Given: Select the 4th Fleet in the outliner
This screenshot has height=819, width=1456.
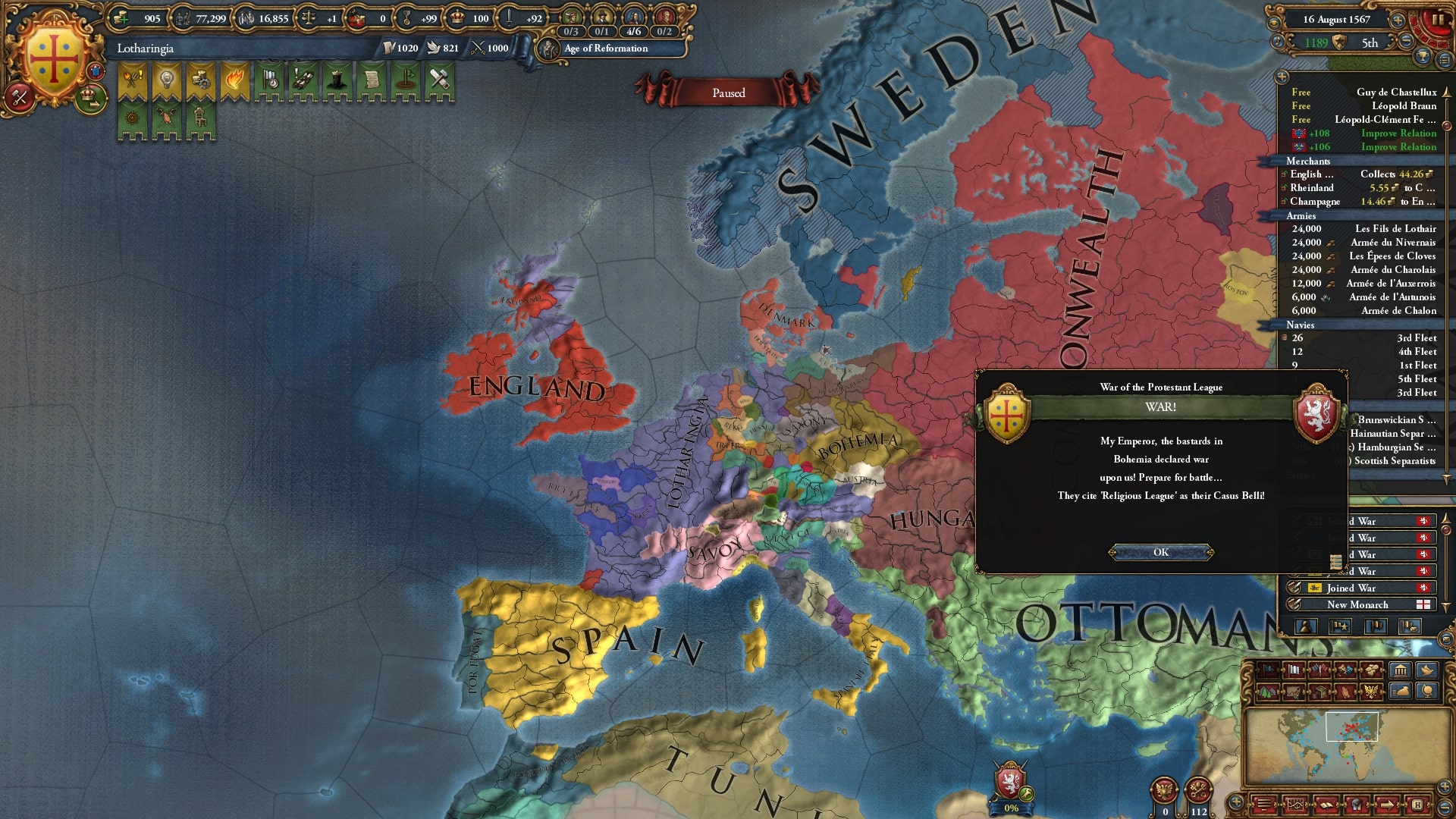Looking at the screenshot, I should (1416, 351).
